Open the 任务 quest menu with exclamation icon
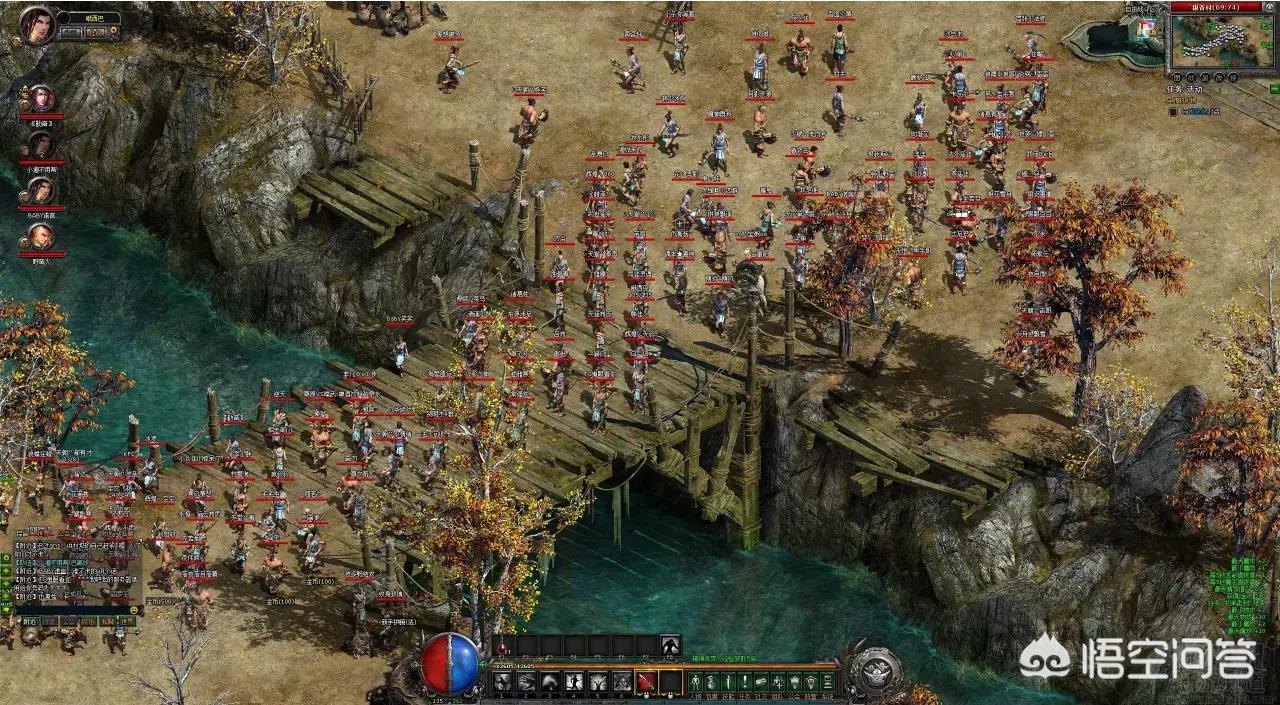The image size is (1280, 705). click(x=746, y=682)
